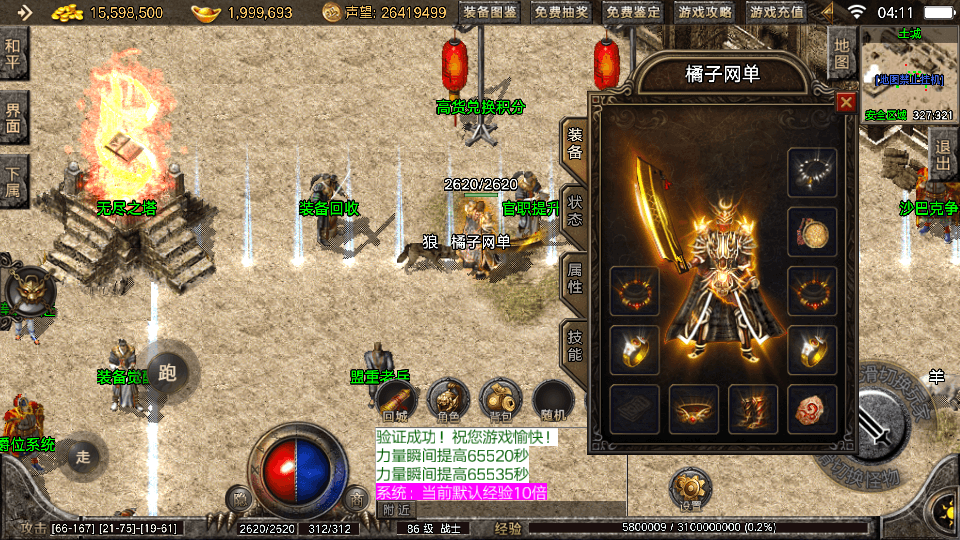The width and height of the screenshot is (960, 540).
Task: Open the 免费鉴定 free appraisal menu
Action: [634, 13]
